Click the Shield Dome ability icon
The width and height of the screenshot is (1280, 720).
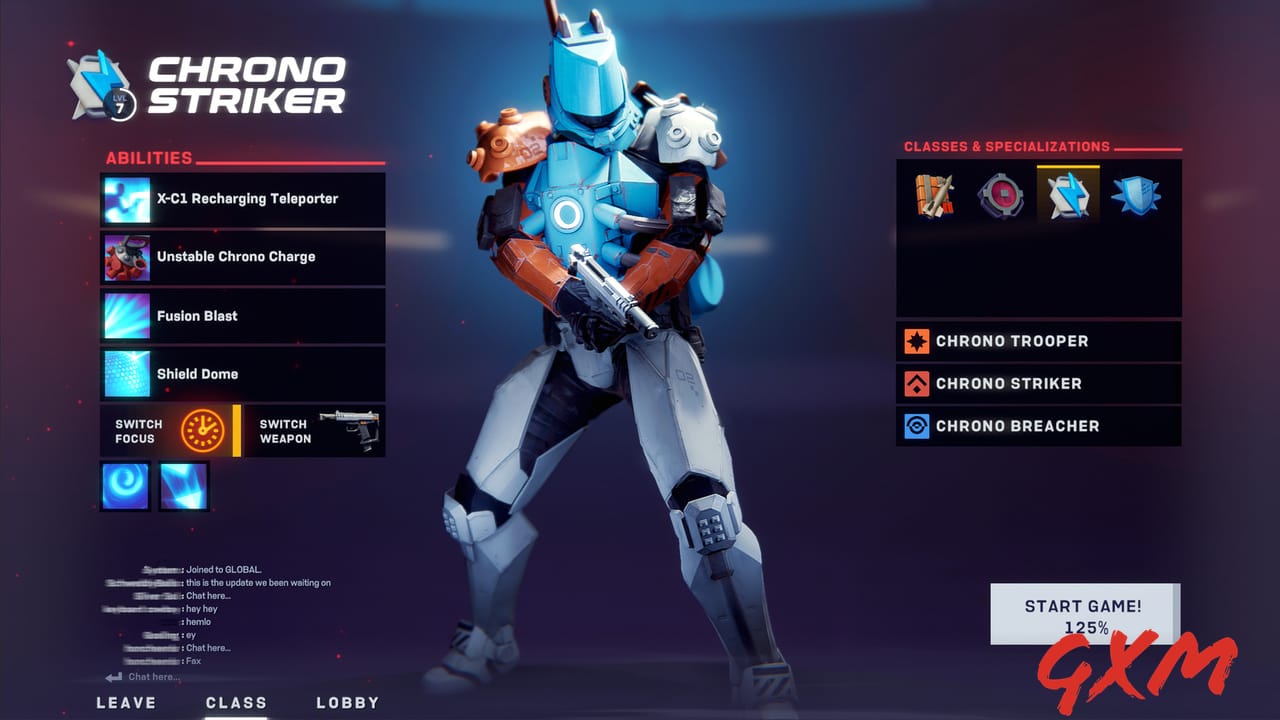(x=125, y=373)
